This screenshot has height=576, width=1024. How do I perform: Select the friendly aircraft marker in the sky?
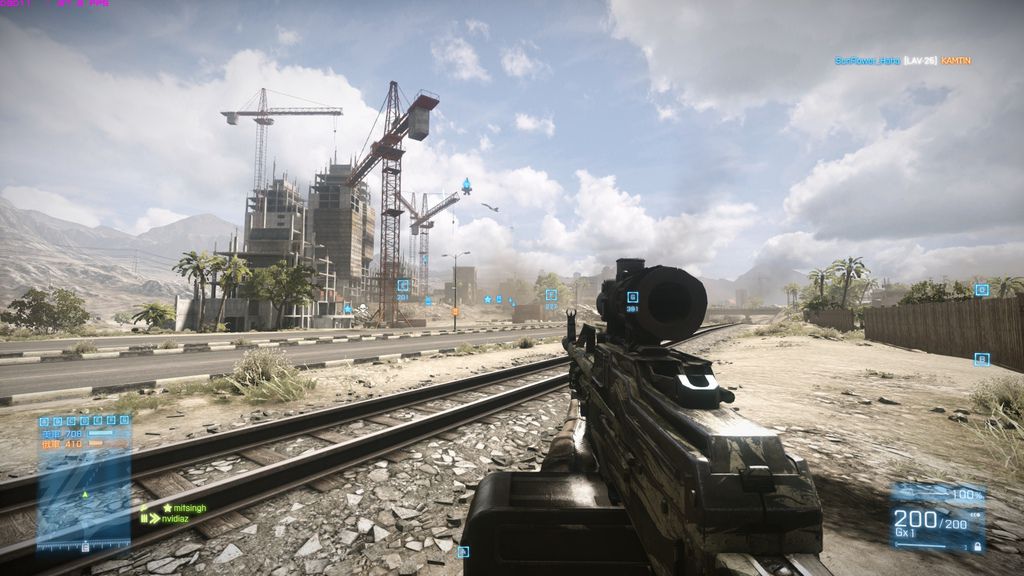pos(466,185)
